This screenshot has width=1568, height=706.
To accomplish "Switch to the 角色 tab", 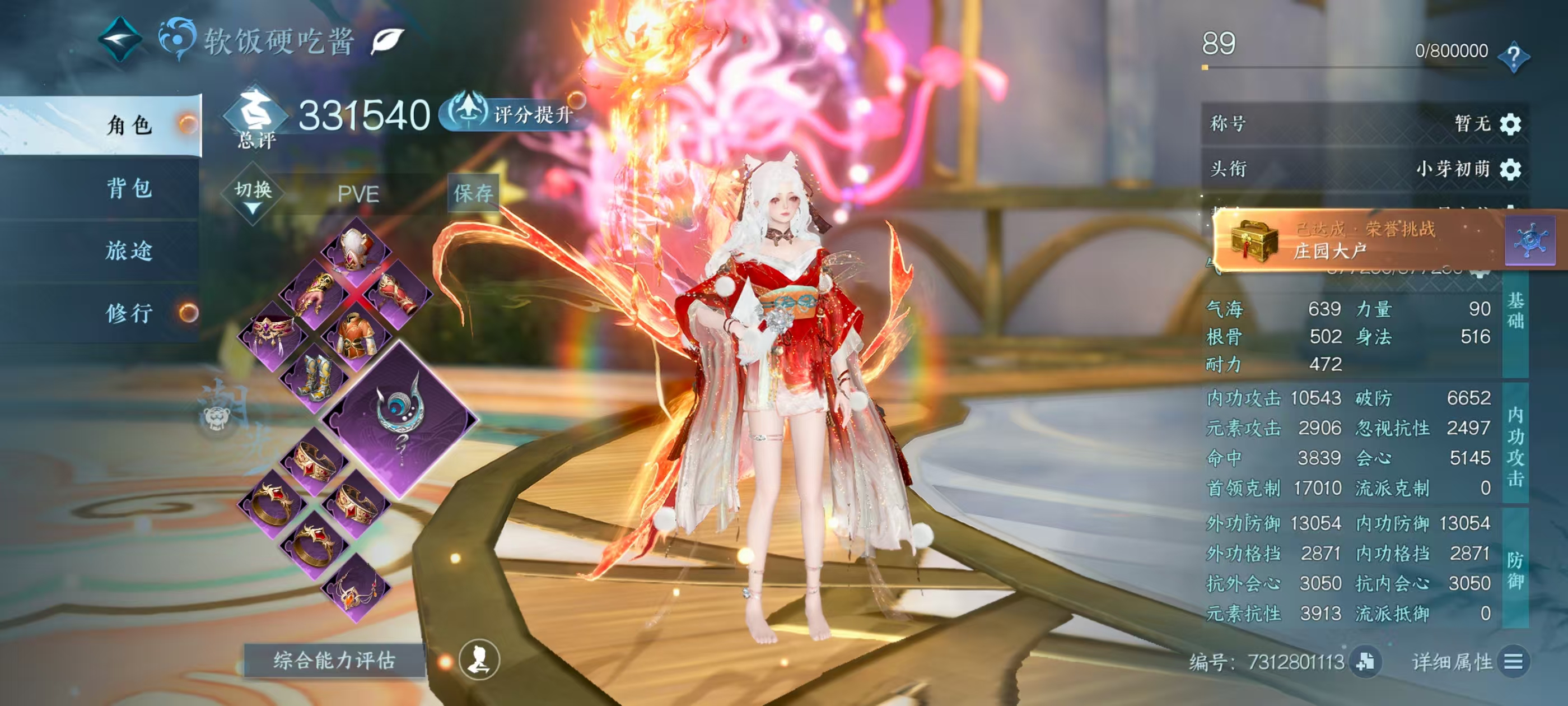I will click(x=129, y=125).
